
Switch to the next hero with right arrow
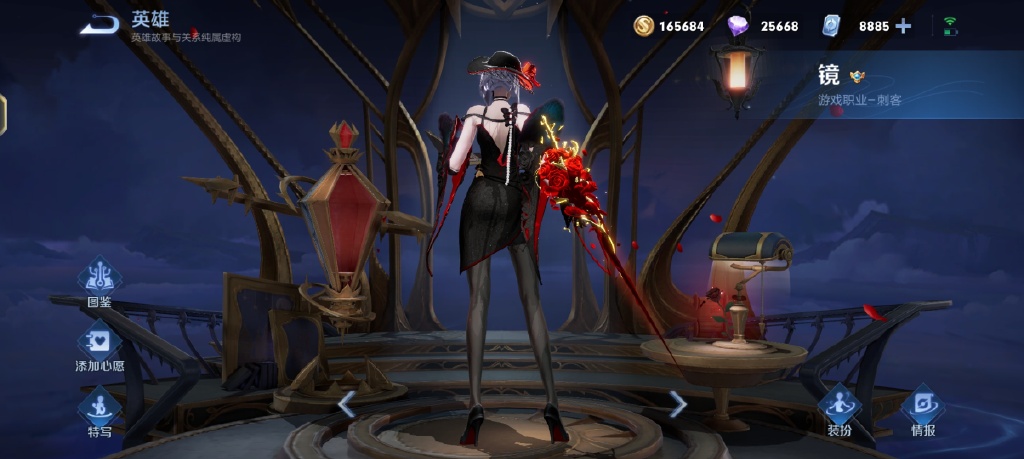tap(678, 404)
